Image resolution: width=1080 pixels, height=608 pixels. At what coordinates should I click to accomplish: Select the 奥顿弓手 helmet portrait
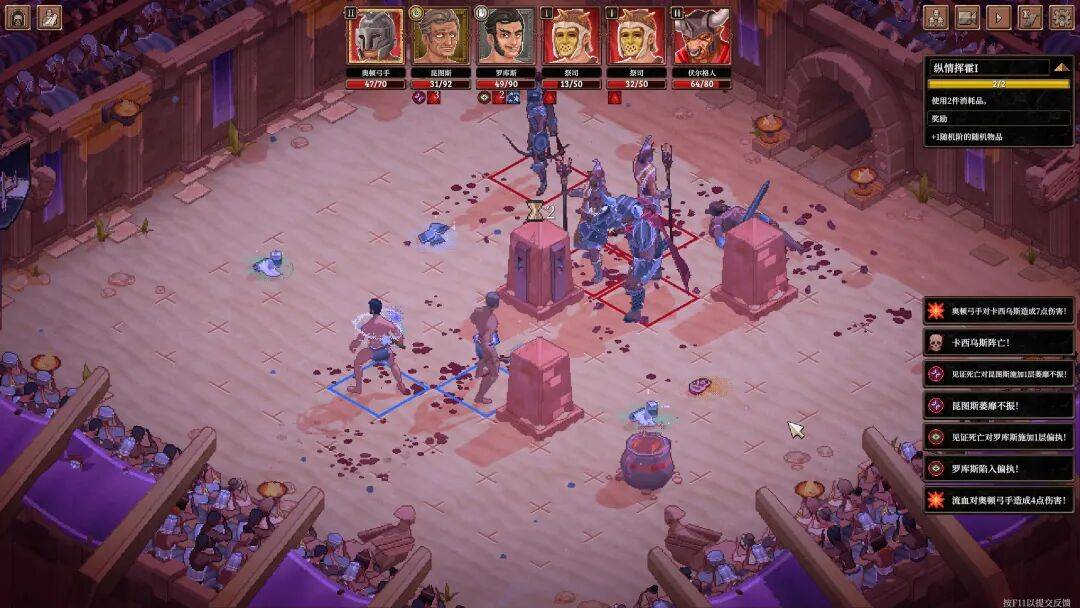pyautogui.click(x=375, y=36)
